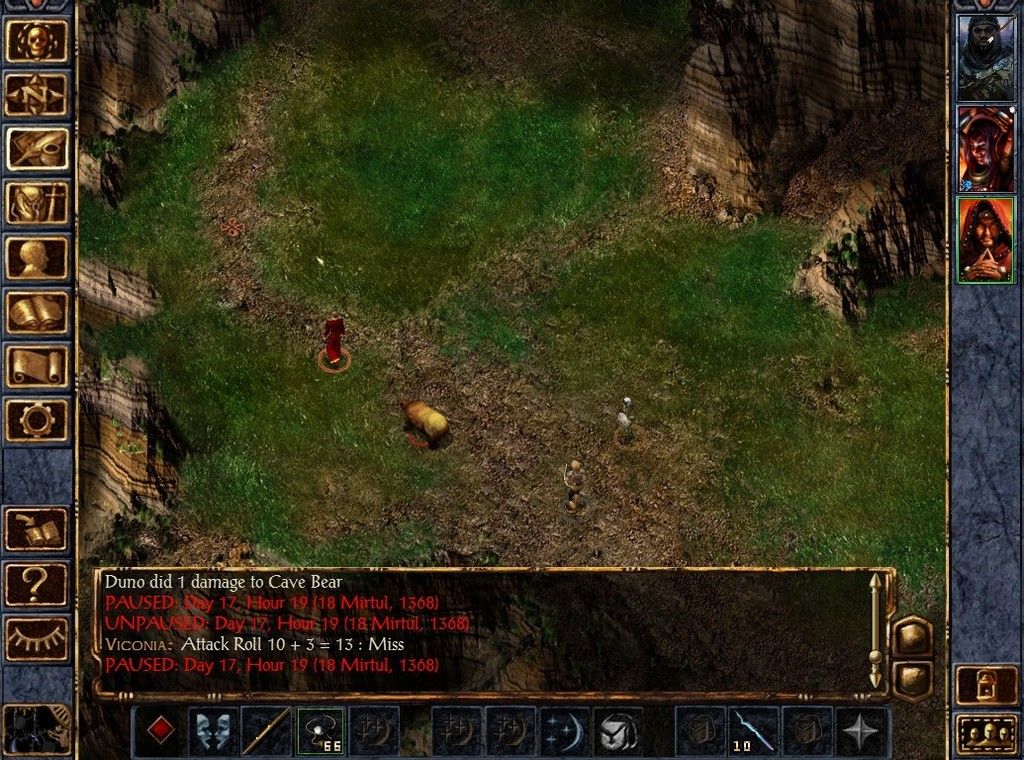Select the red-hooded dark-faced character portrait
1024x760 pixels.
tap(986, 148)
